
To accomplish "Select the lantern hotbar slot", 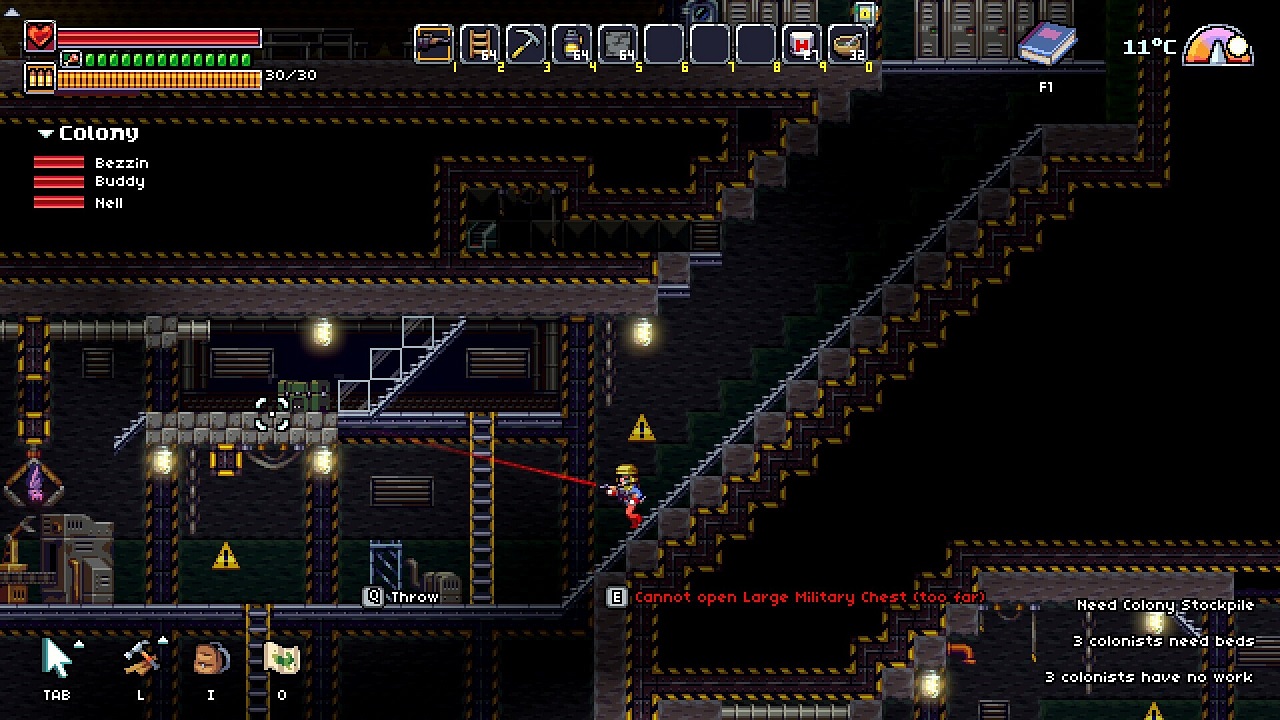I will [x=572, y=44].
